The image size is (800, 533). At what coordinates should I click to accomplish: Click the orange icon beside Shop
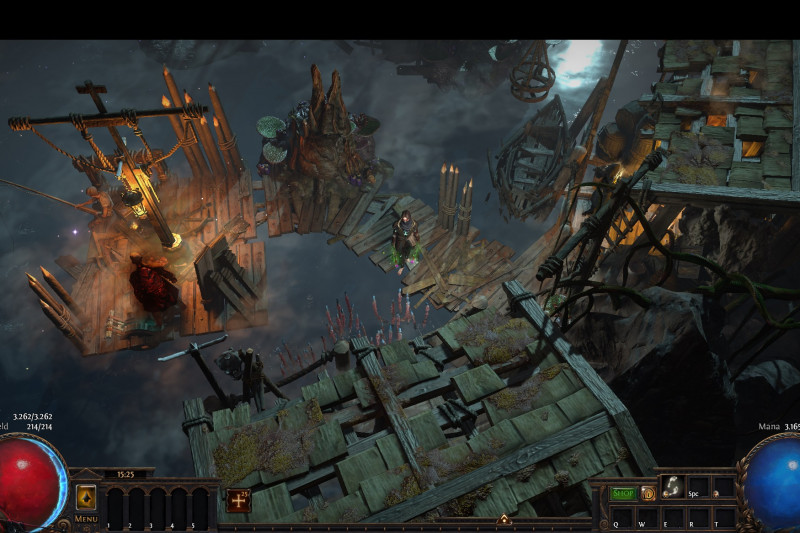648,493
